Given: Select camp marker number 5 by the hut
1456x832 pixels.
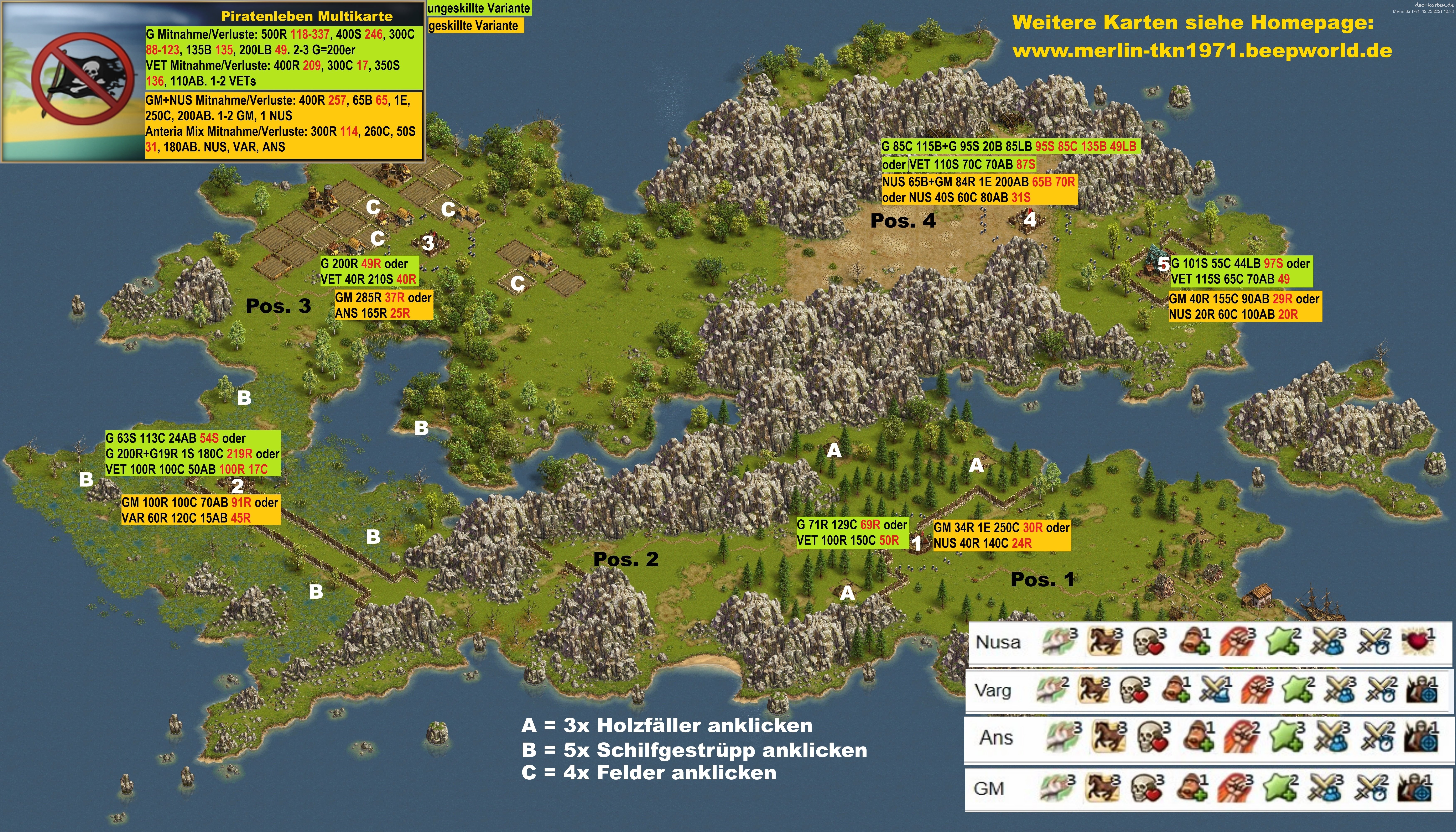Looking at the screenshot, I should tap(1163, 265).
